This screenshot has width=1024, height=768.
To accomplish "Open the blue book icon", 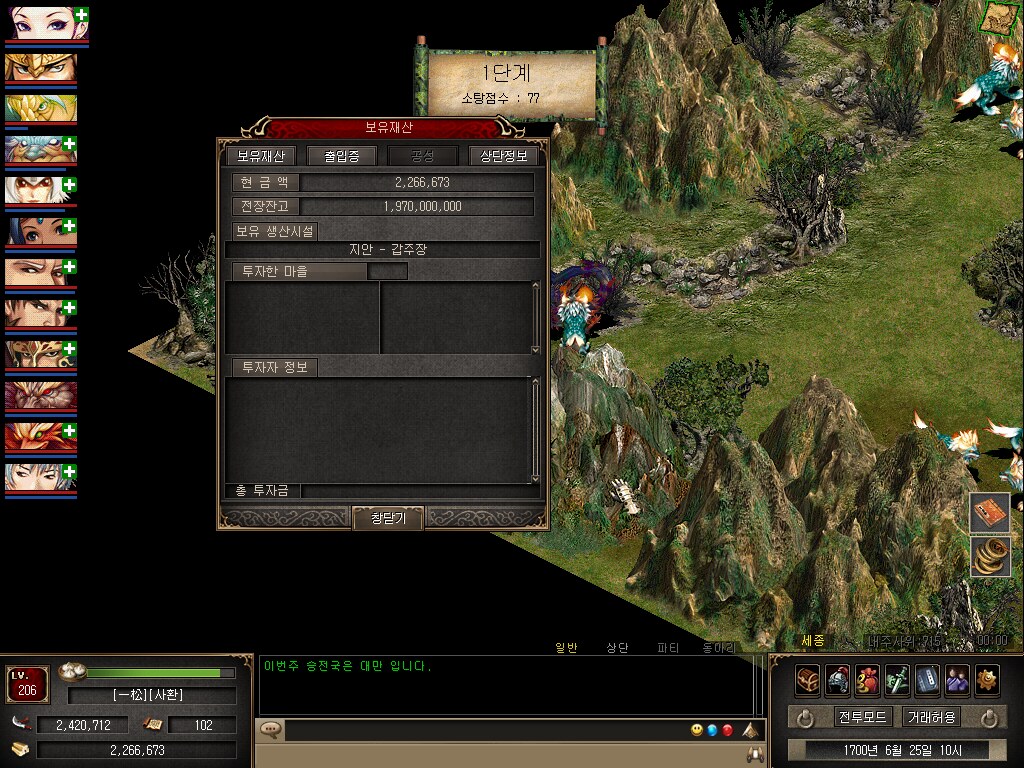I will [x=927, y=679].
